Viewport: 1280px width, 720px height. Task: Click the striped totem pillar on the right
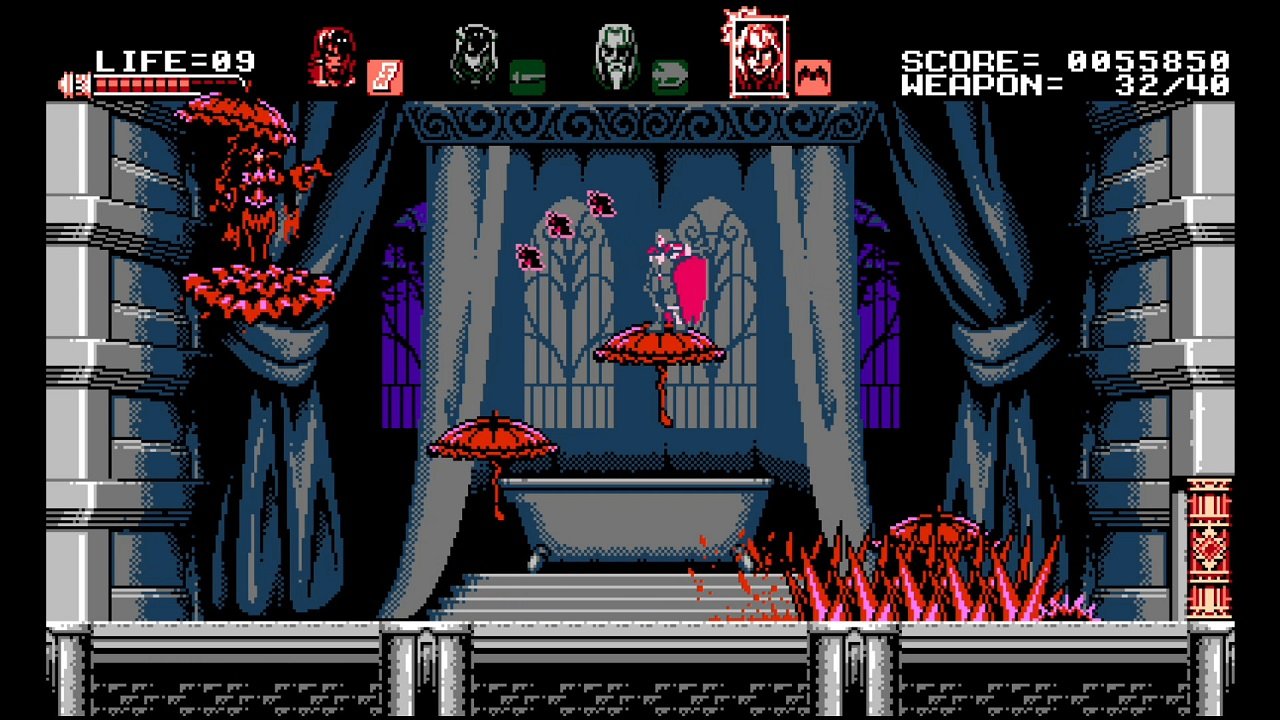click(1211, 550)
